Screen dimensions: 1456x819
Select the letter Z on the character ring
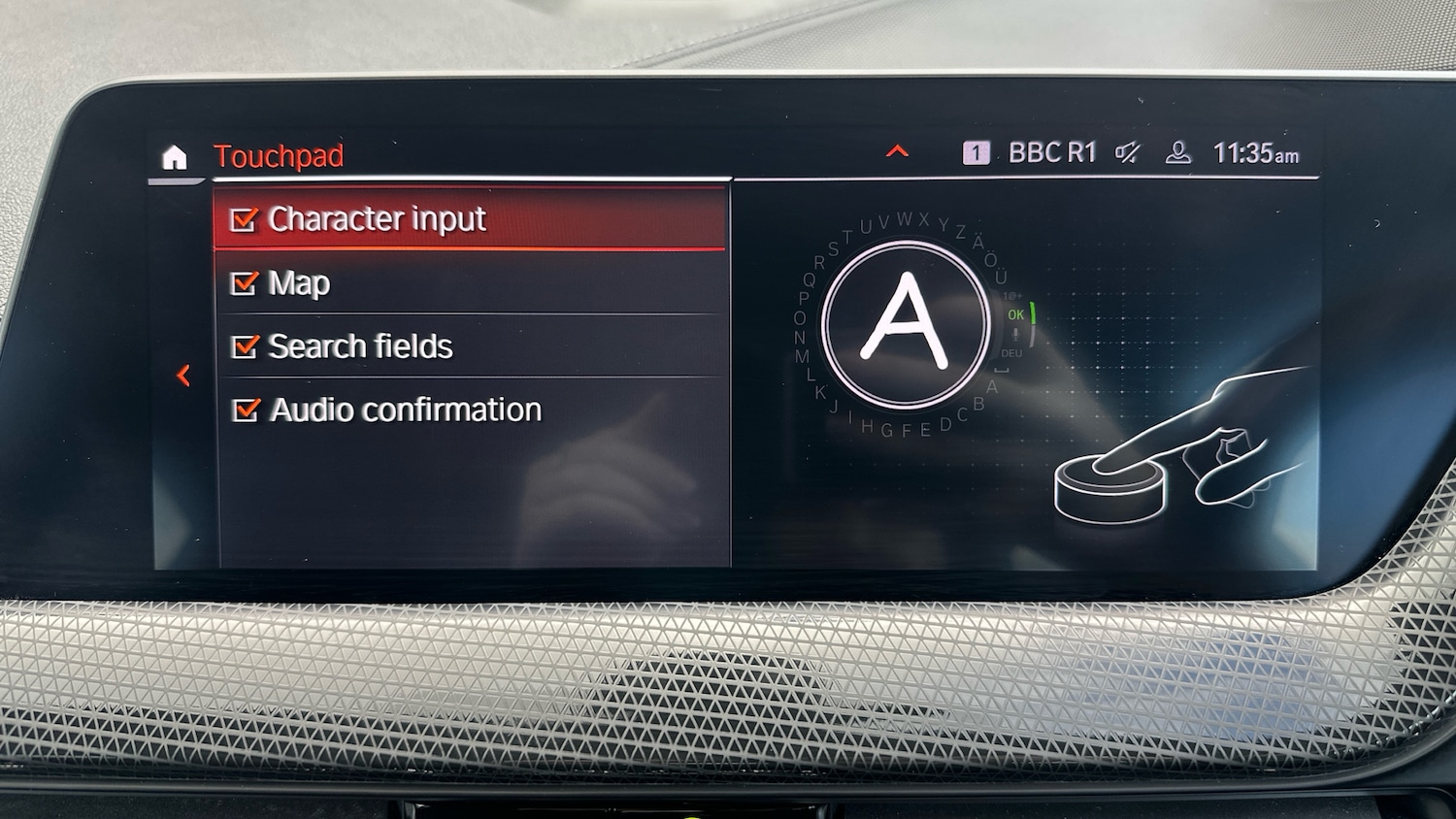click(960, 230)
